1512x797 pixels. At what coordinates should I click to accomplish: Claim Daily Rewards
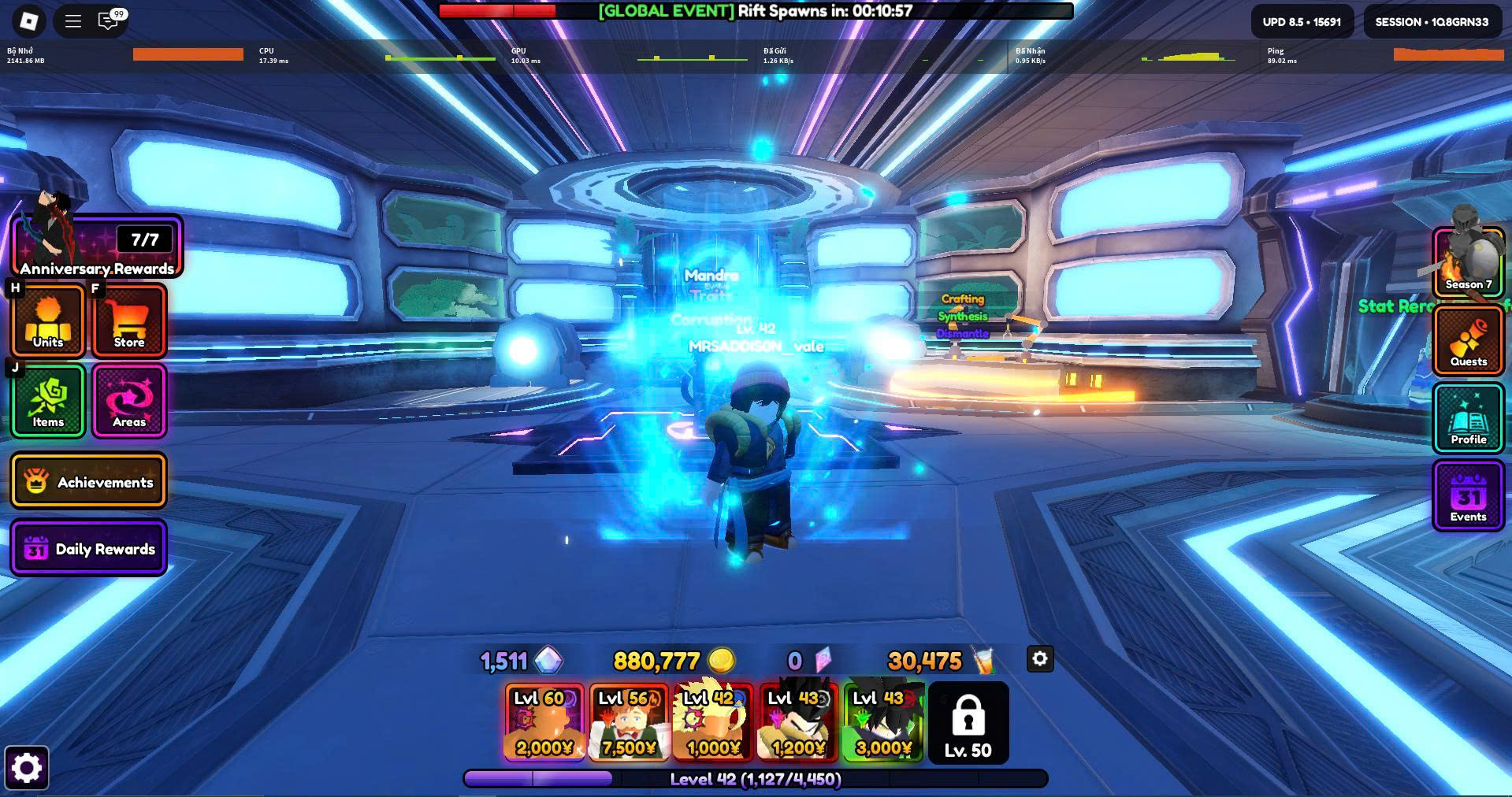88,548
